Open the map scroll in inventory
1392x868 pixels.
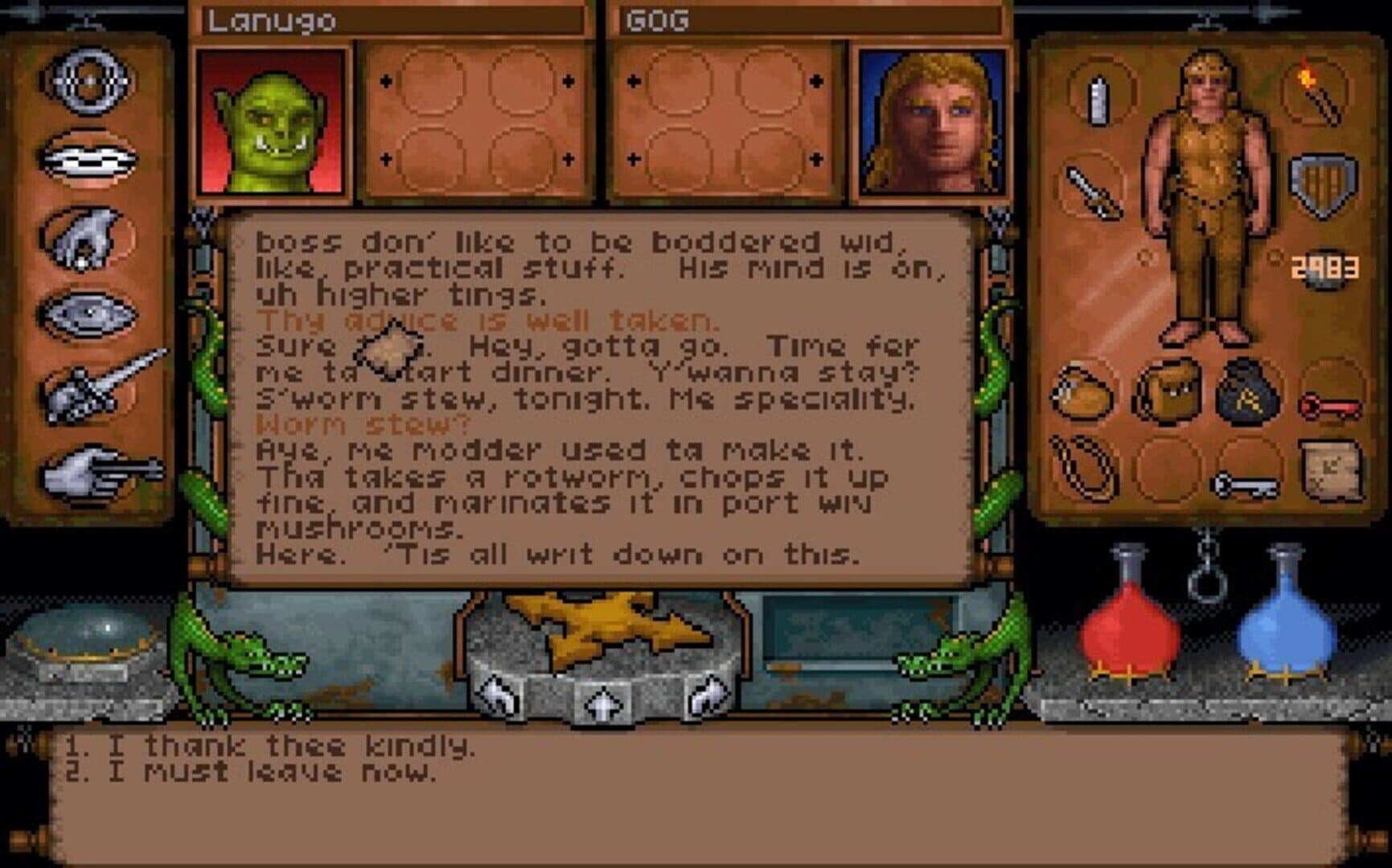tap(1329, 469)
